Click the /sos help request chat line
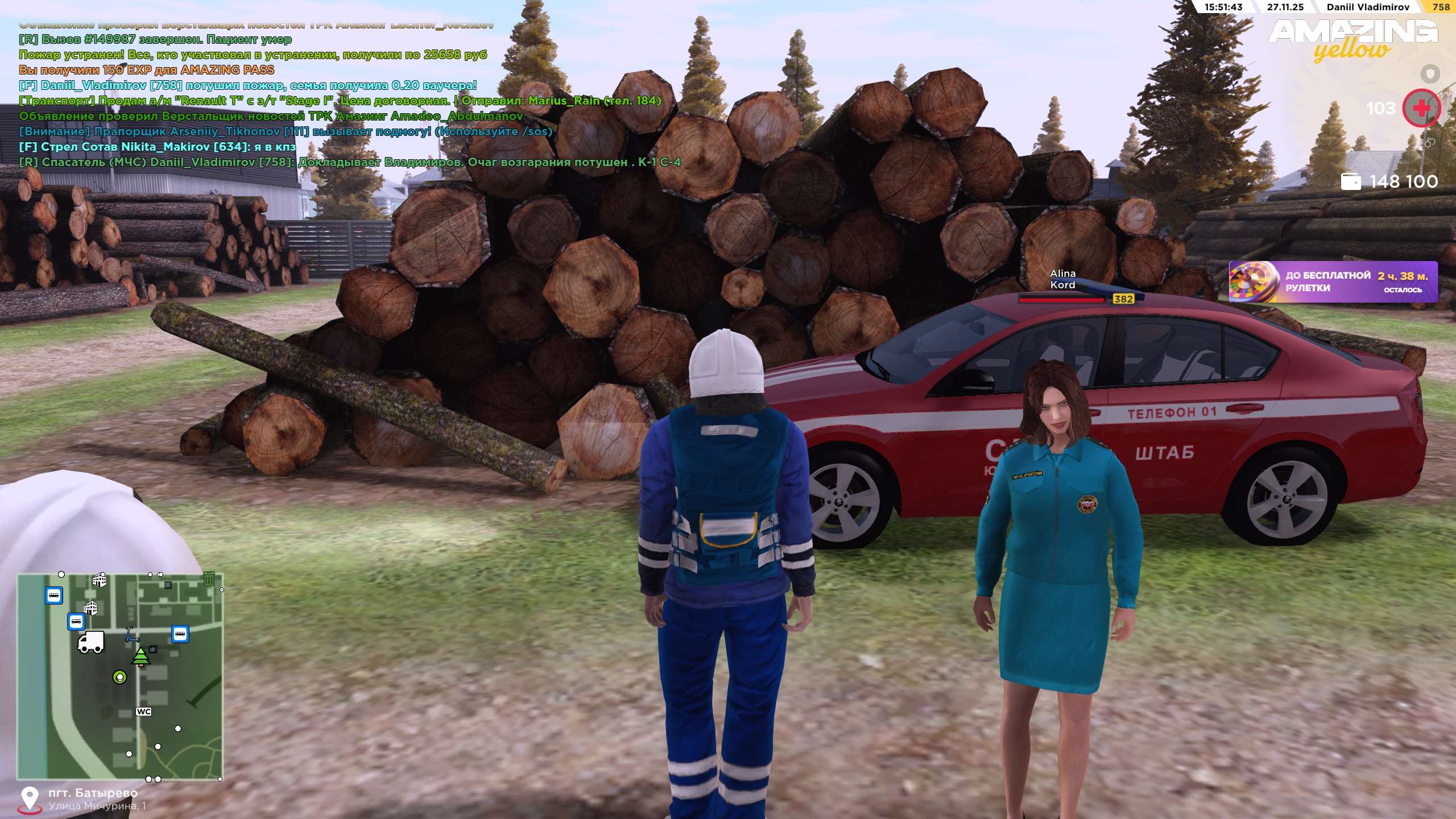The height and width of the screenshot is (819, 1456). pyautogui.click(x=286, y=131)
